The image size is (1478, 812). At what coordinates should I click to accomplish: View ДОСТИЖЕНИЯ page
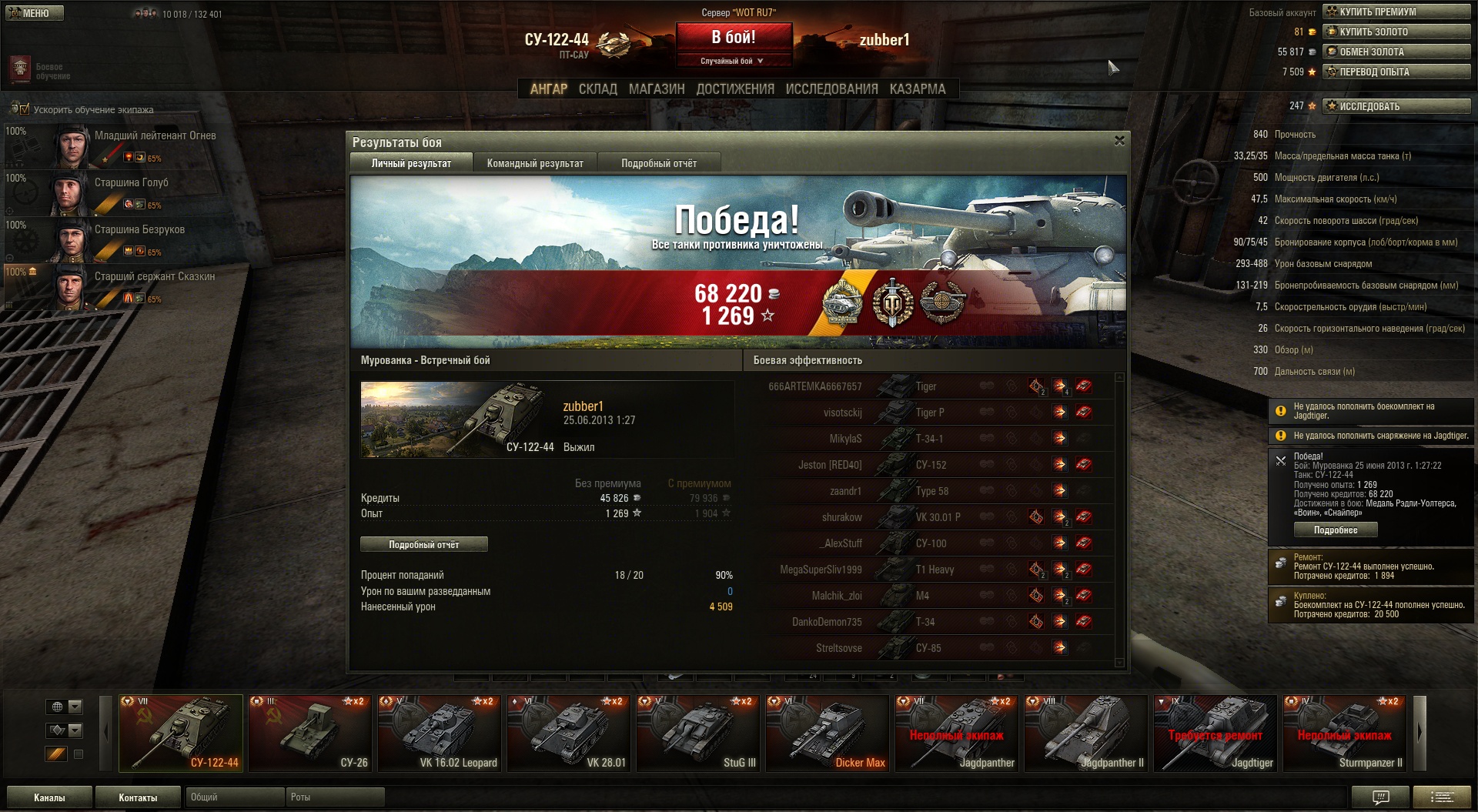[734, 89]
